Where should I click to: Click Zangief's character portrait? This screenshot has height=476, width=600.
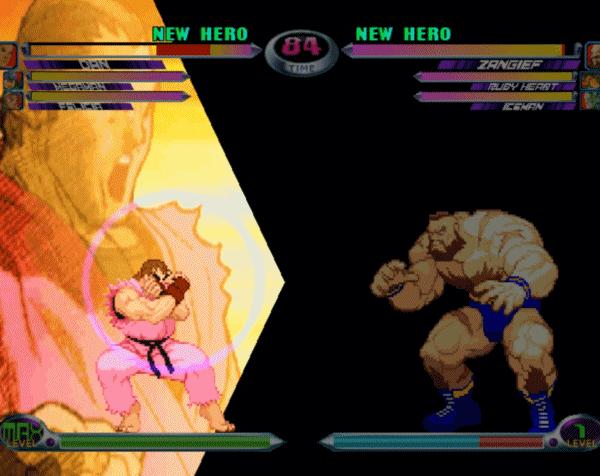click(x=592, y=55)
